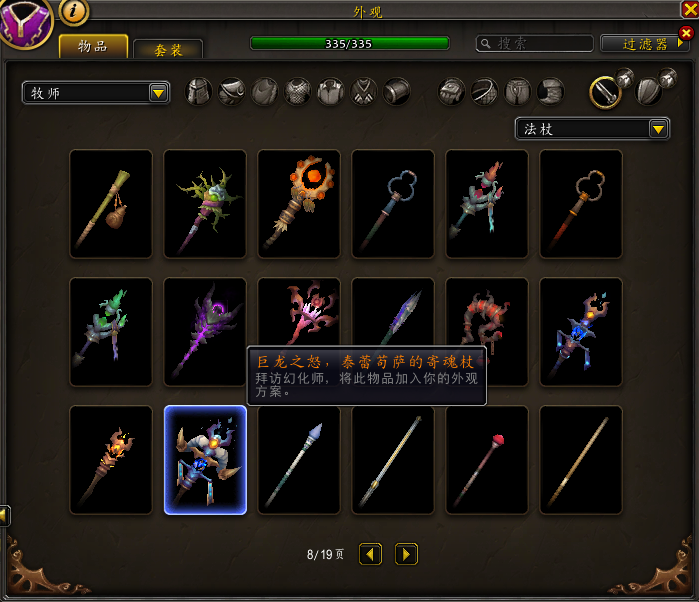Select the head slot helmet icon
699x602 pixels.
pyautogui.click(x=201, y=92)
